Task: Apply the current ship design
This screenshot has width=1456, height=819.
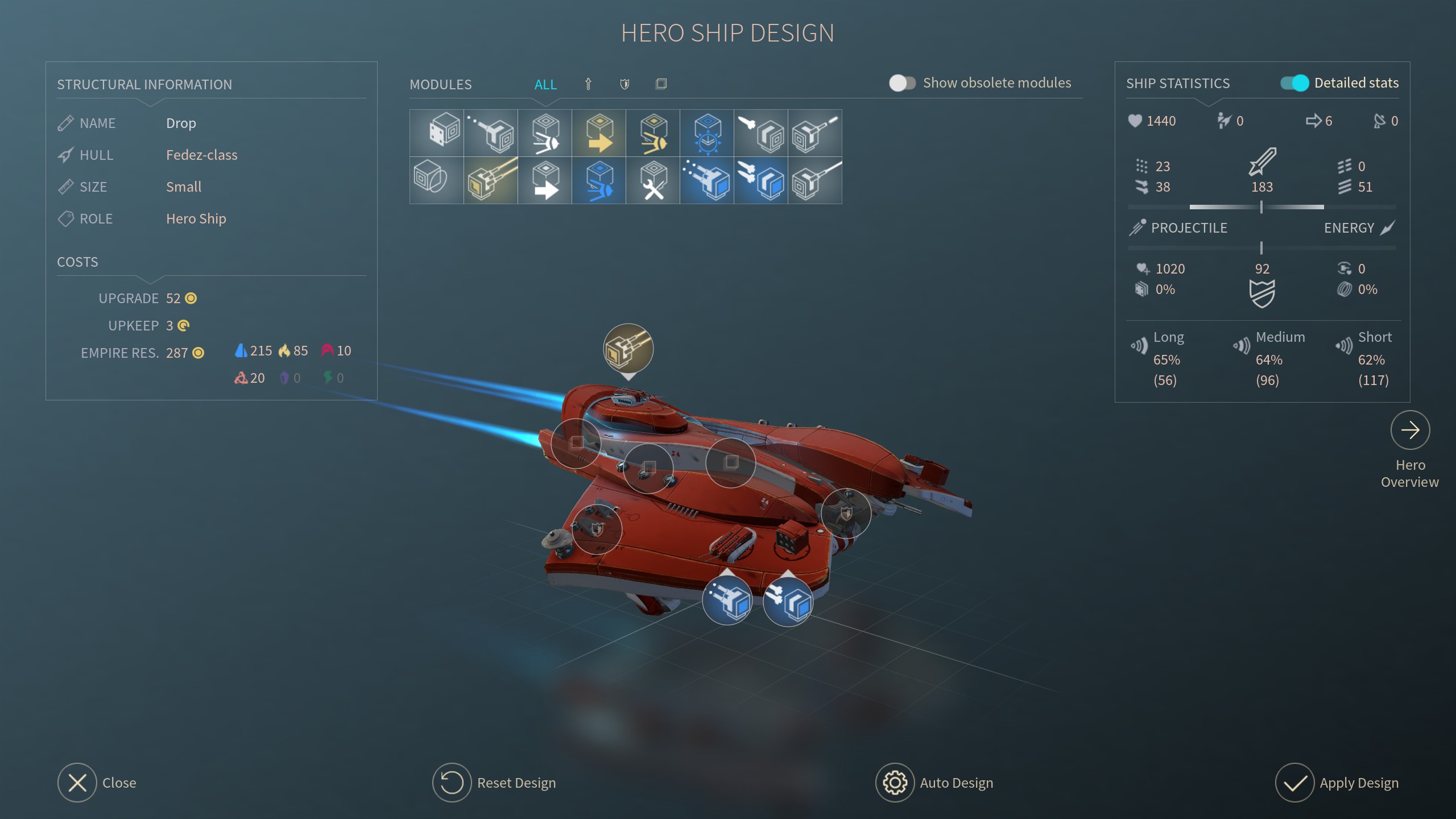Action: point(1294,783)
